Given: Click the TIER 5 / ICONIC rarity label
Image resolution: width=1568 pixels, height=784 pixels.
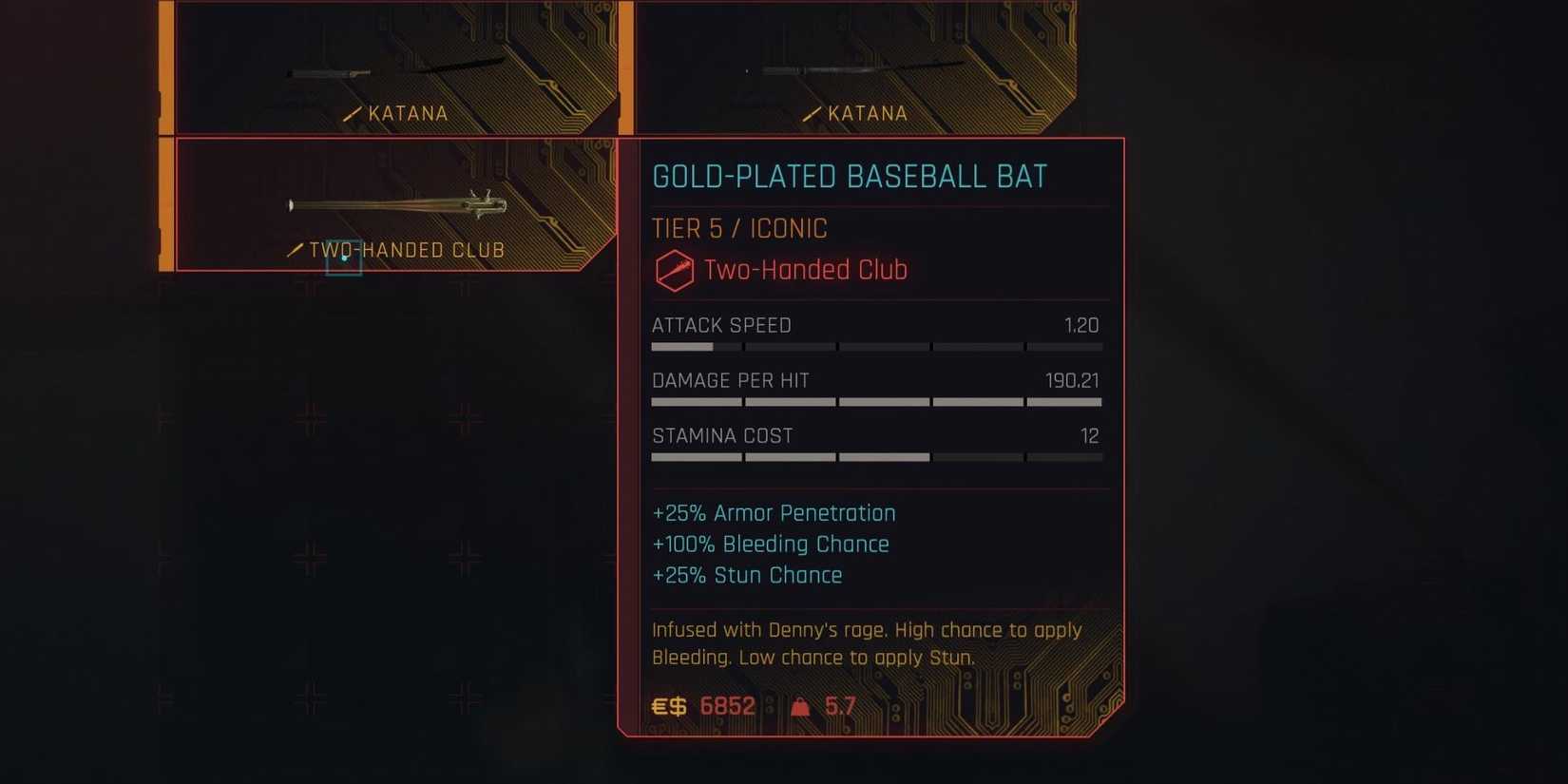Looking at the screenshot, I should 739,228.
